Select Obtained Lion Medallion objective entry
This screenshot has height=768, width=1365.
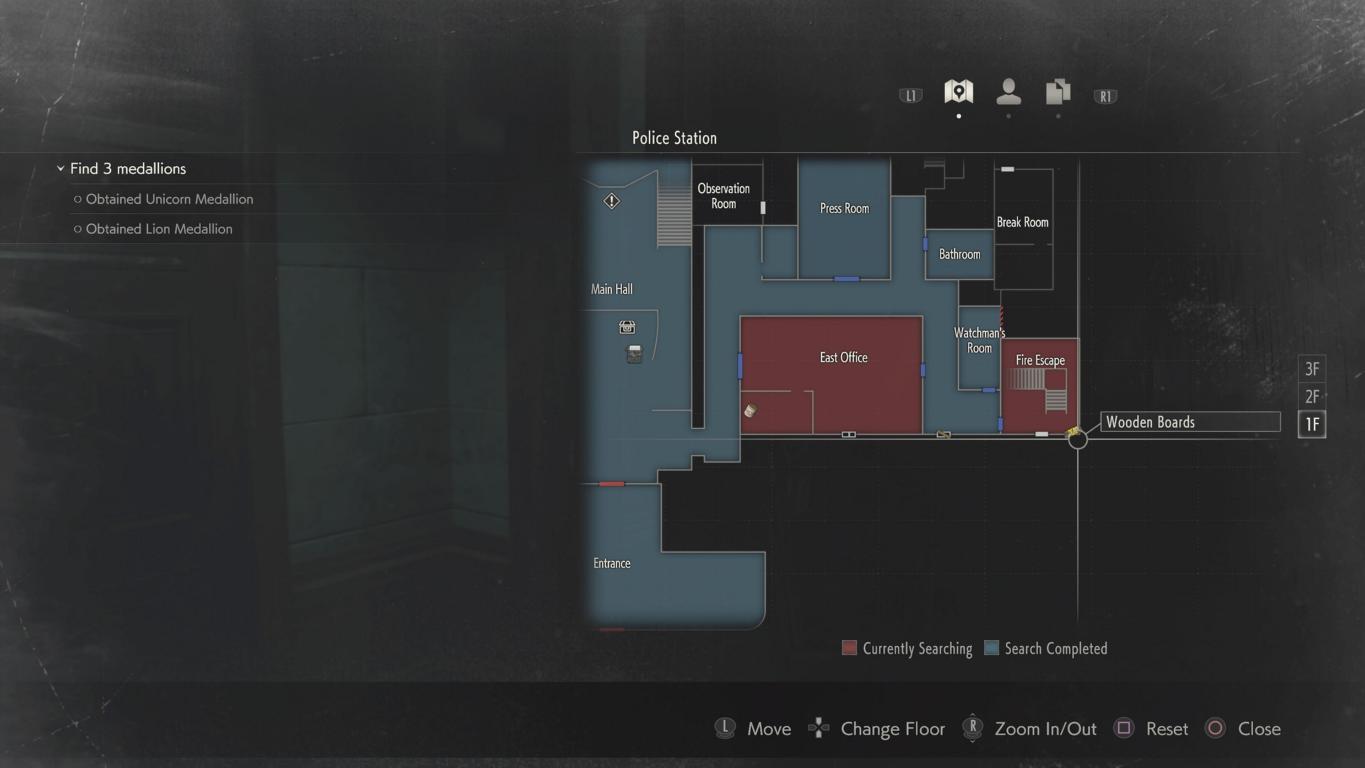159,229
